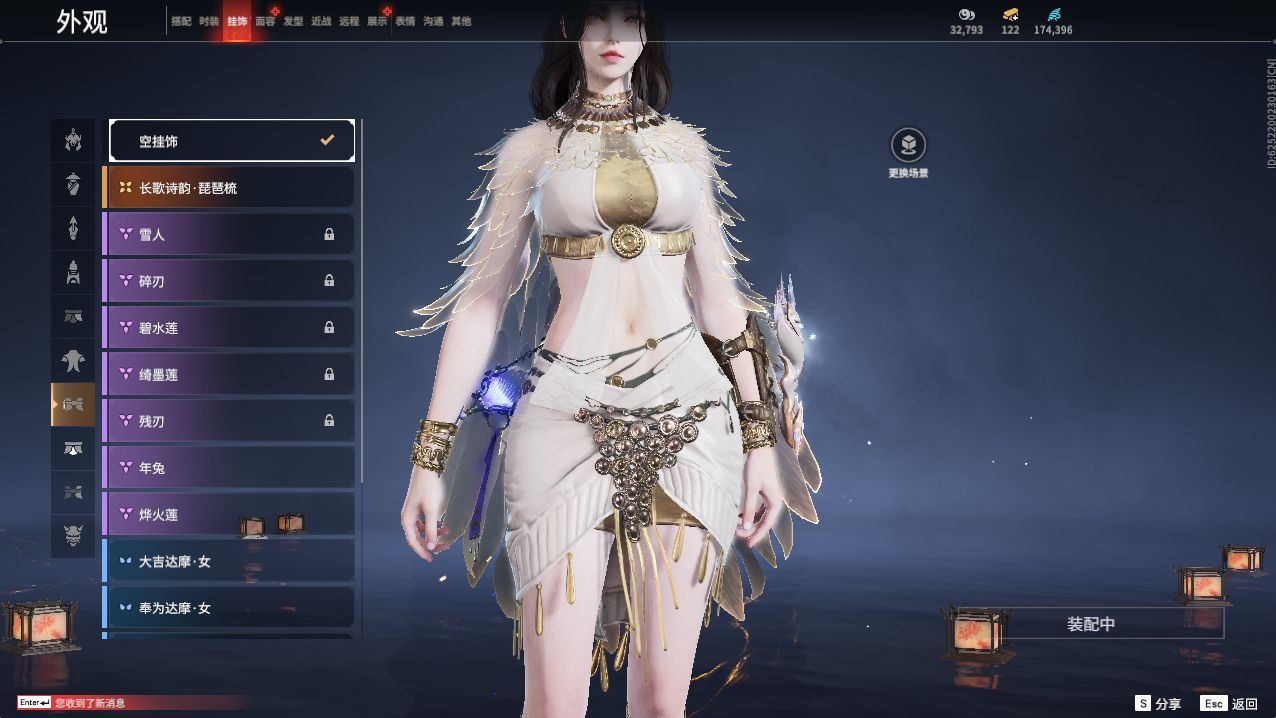Choose the 长歌诗韵·琵琶梳 accessory
Viewport: 1276px width, 718px height.
[229, 188]
